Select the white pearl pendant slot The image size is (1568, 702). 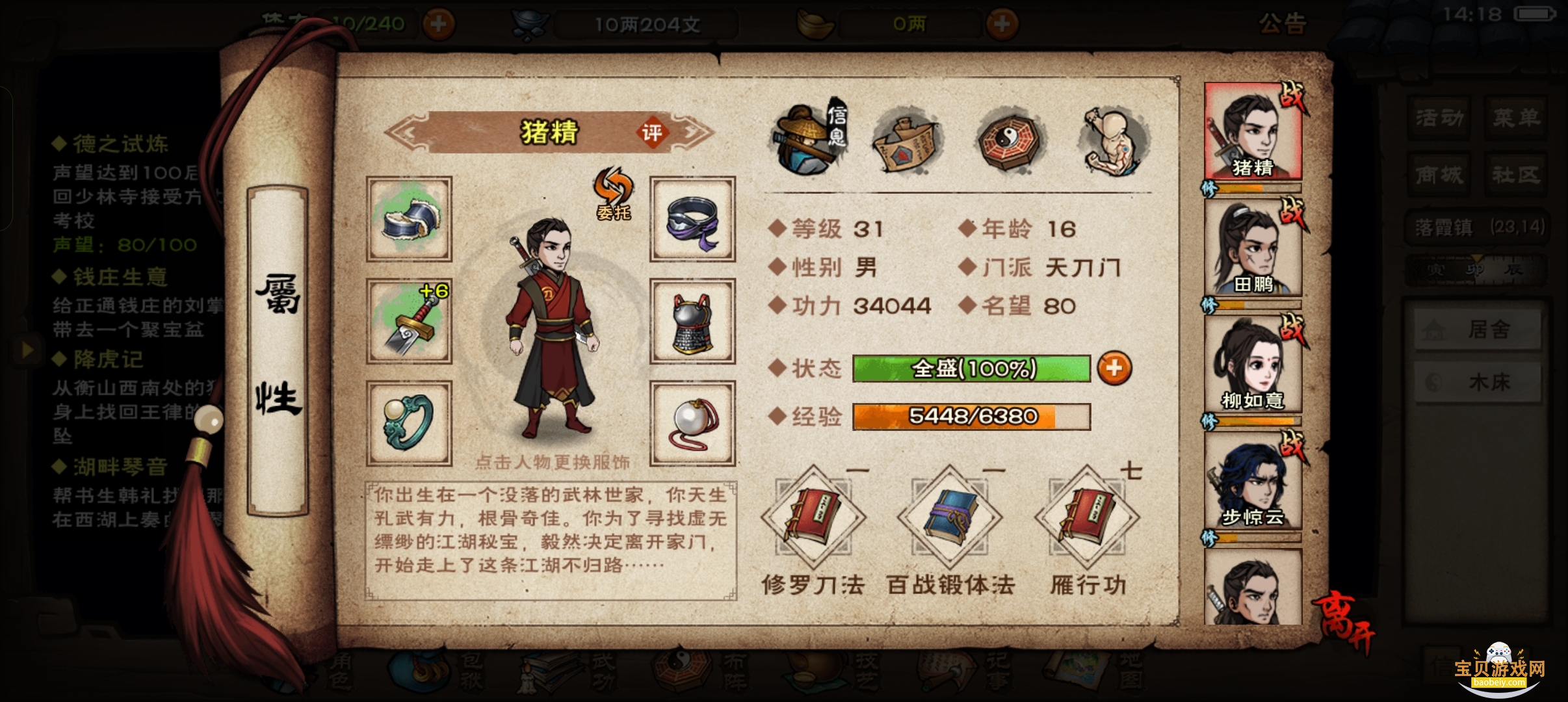click(692, 423)
